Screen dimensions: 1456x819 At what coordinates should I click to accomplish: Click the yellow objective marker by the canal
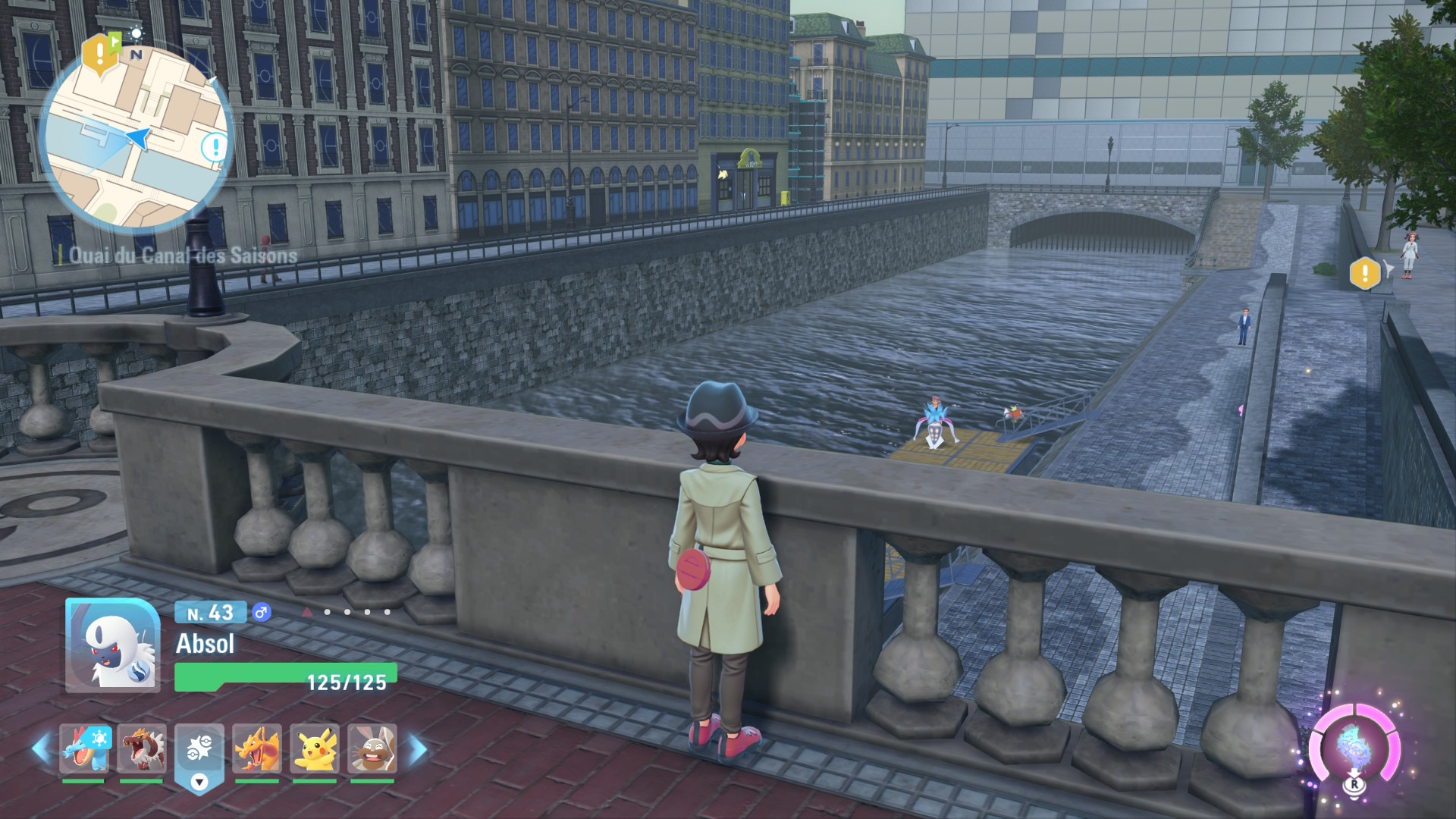(1365, 273)
